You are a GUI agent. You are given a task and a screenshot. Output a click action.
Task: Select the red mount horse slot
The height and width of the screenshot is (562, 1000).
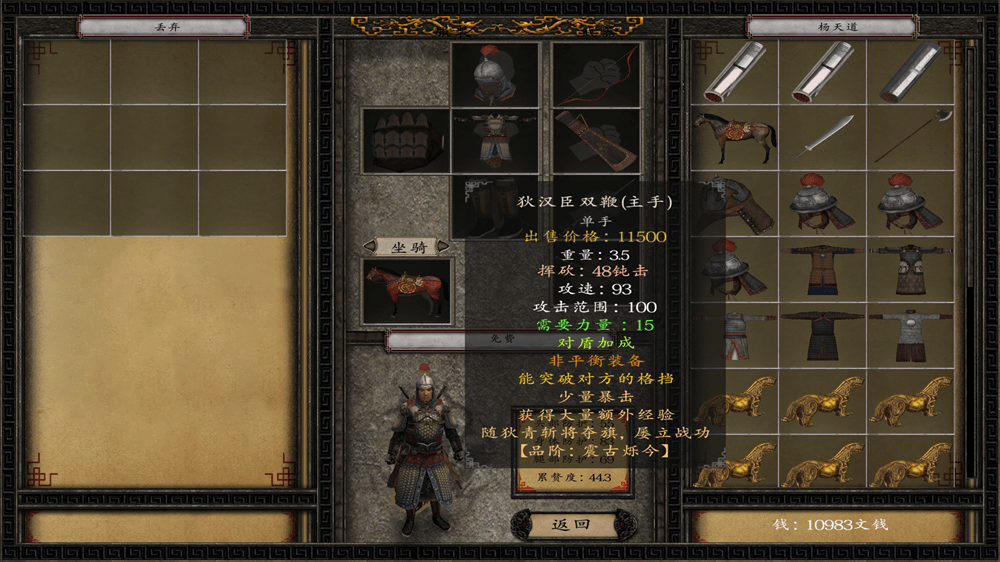(x=406, y=291)
